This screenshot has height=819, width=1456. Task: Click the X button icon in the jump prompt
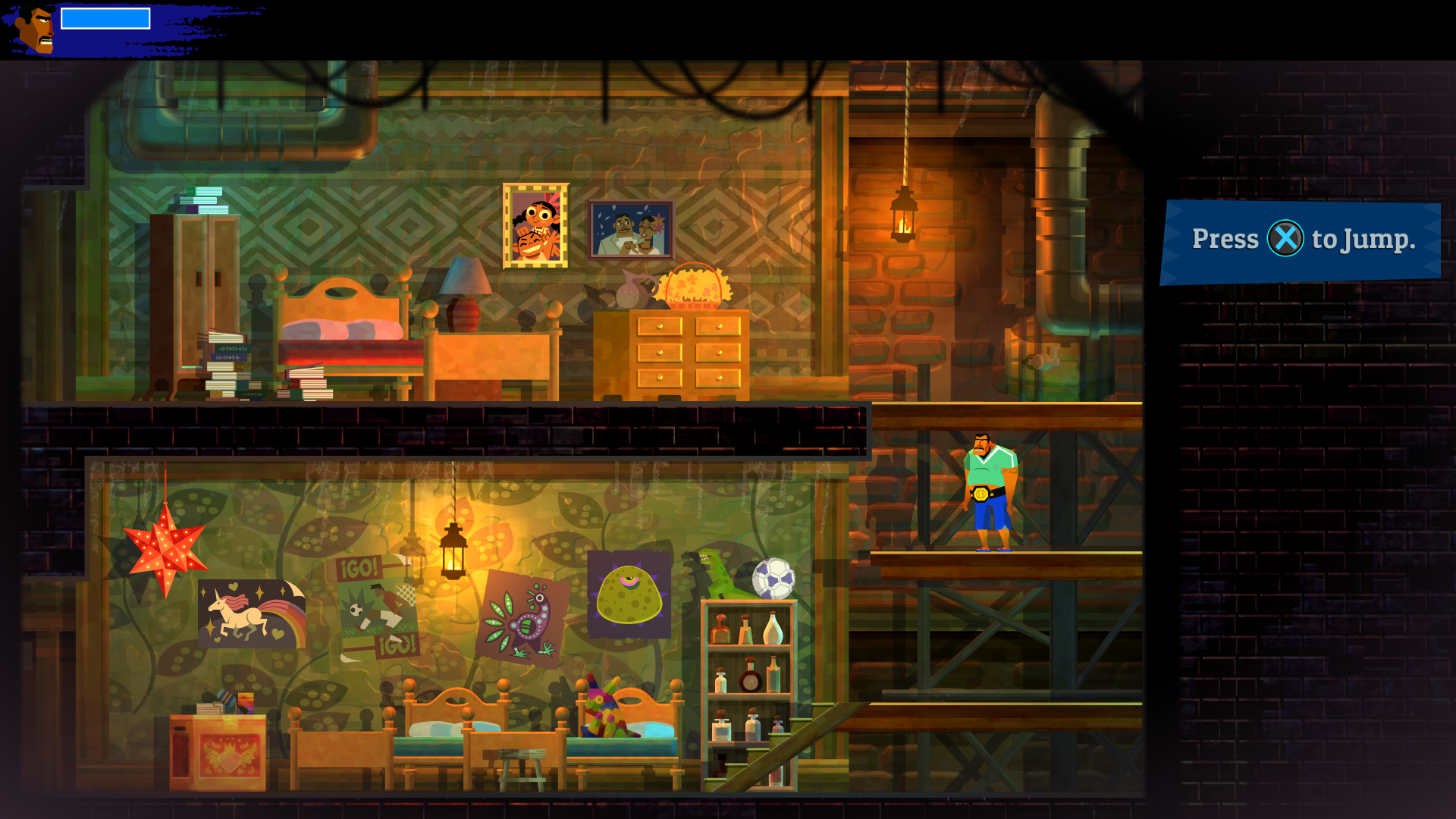[x=1285, y=239]
